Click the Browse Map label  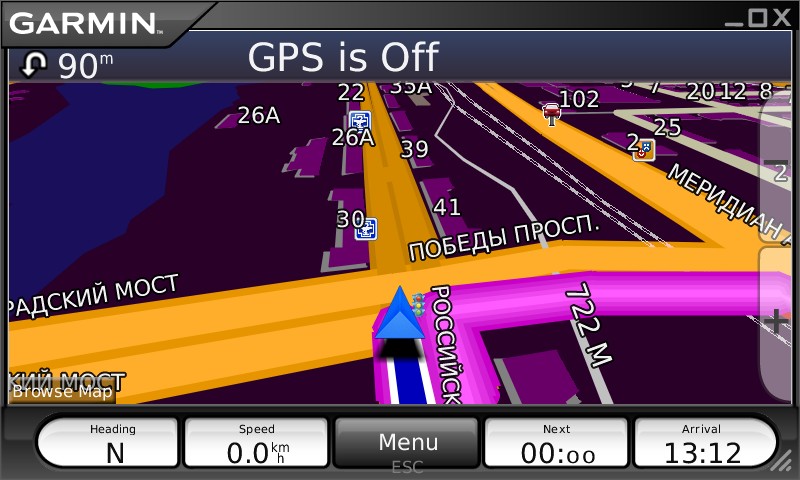(x=62, y=391)
